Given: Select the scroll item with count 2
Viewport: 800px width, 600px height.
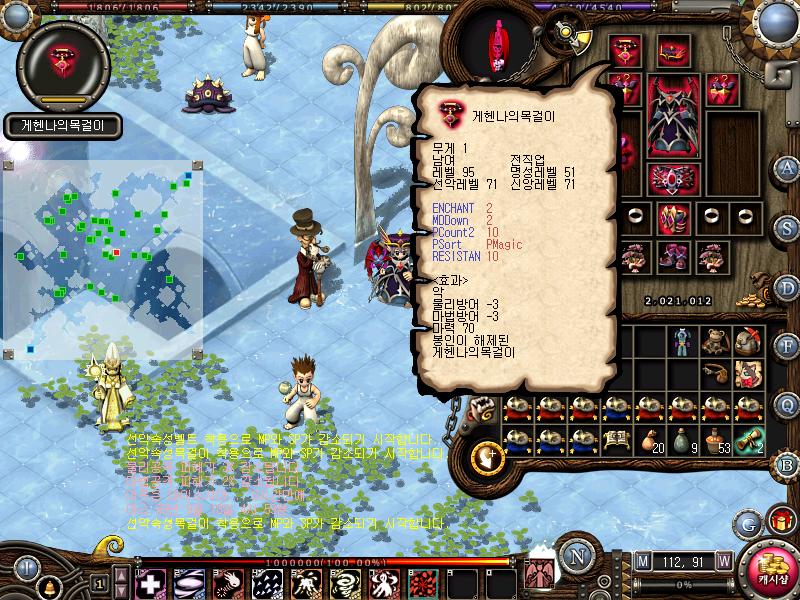Looking at the screenshot, I should [x=748, y=442].
